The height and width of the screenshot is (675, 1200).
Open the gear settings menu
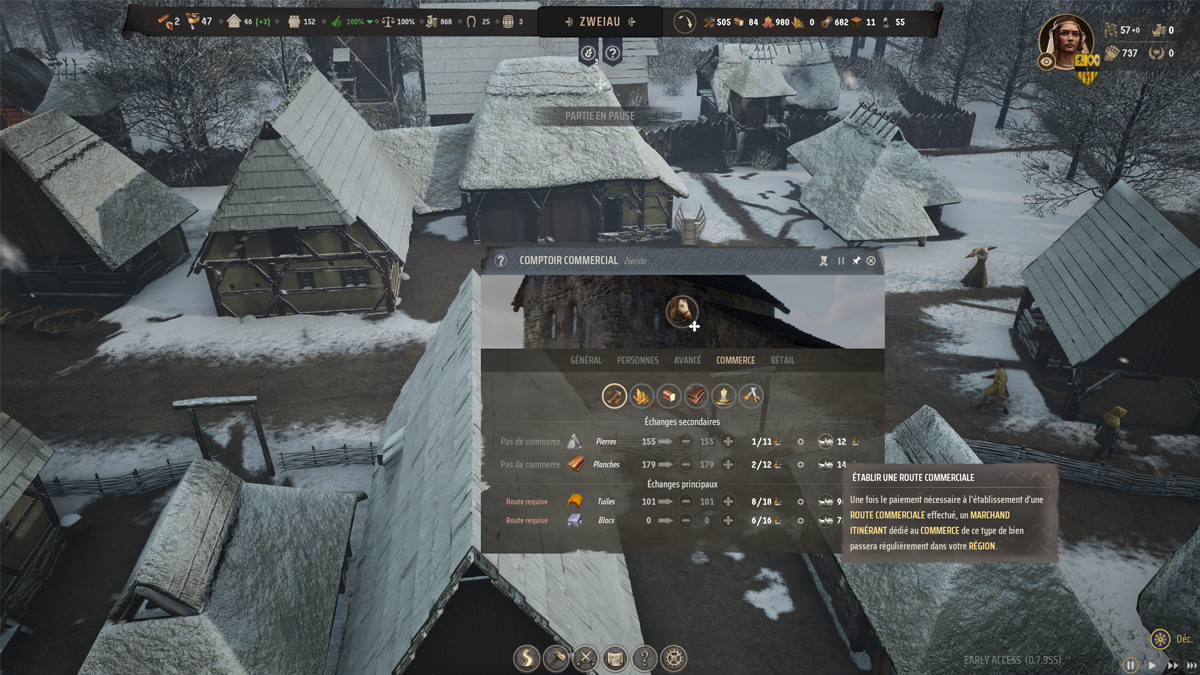(674, 658)
